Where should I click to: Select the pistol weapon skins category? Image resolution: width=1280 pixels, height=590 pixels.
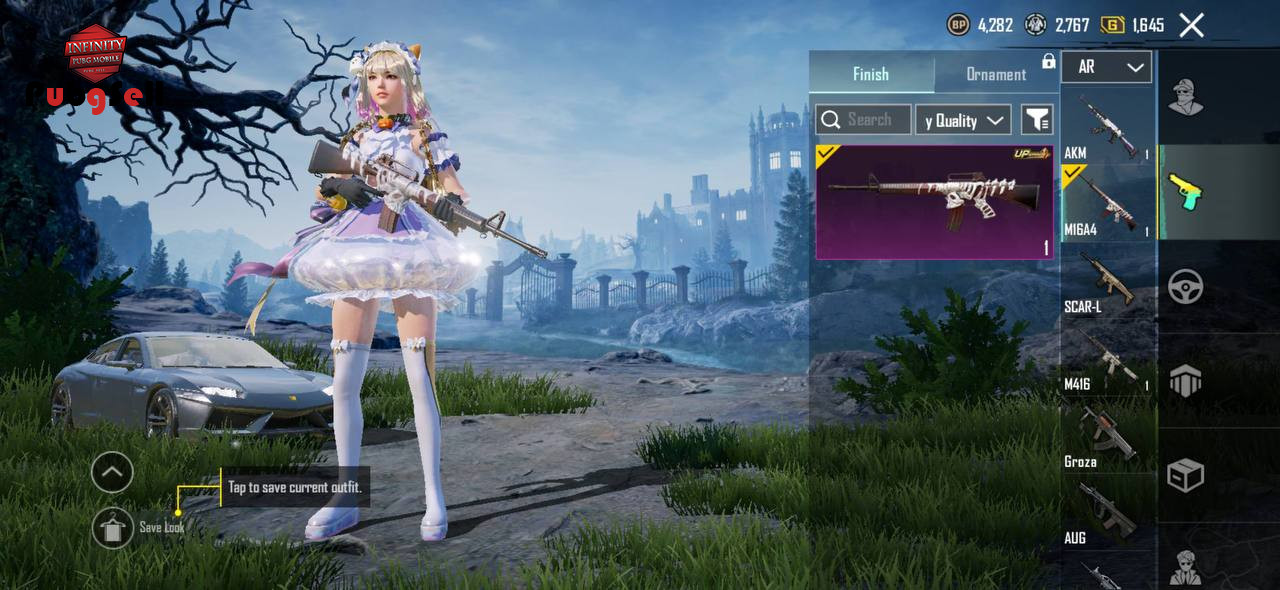(1186, 192)
